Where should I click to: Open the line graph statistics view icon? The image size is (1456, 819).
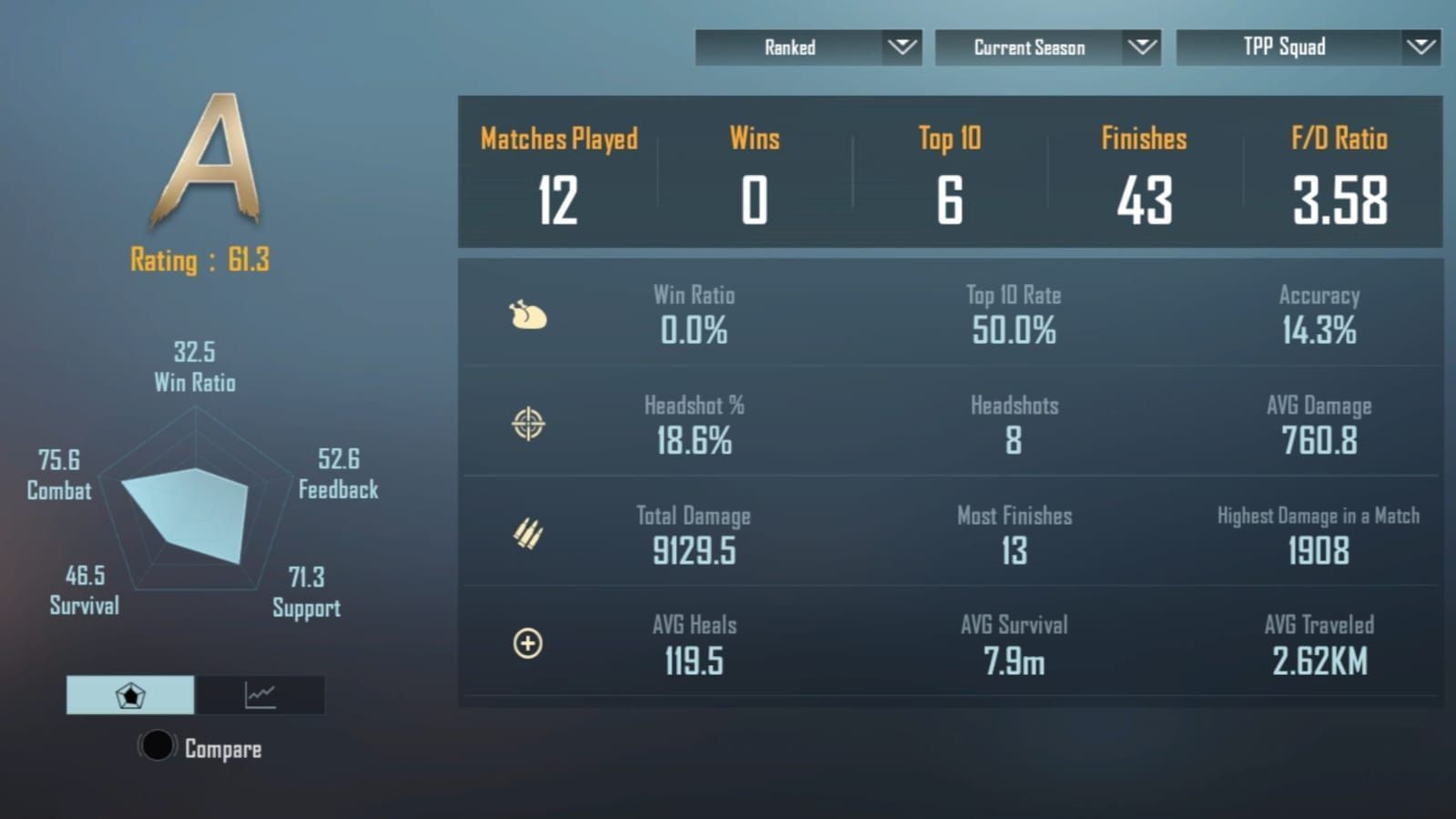[260, 694]
